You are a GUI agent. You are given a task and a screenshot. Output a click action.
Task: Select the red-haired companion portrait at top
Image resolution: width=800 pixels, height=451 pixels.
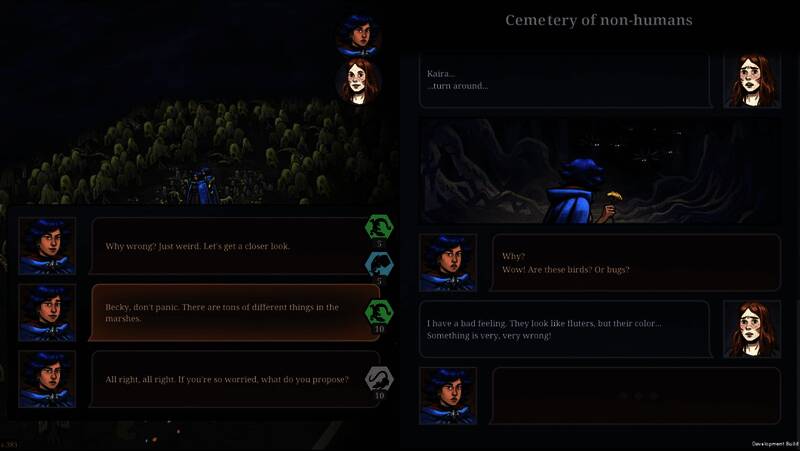[357, 82]
